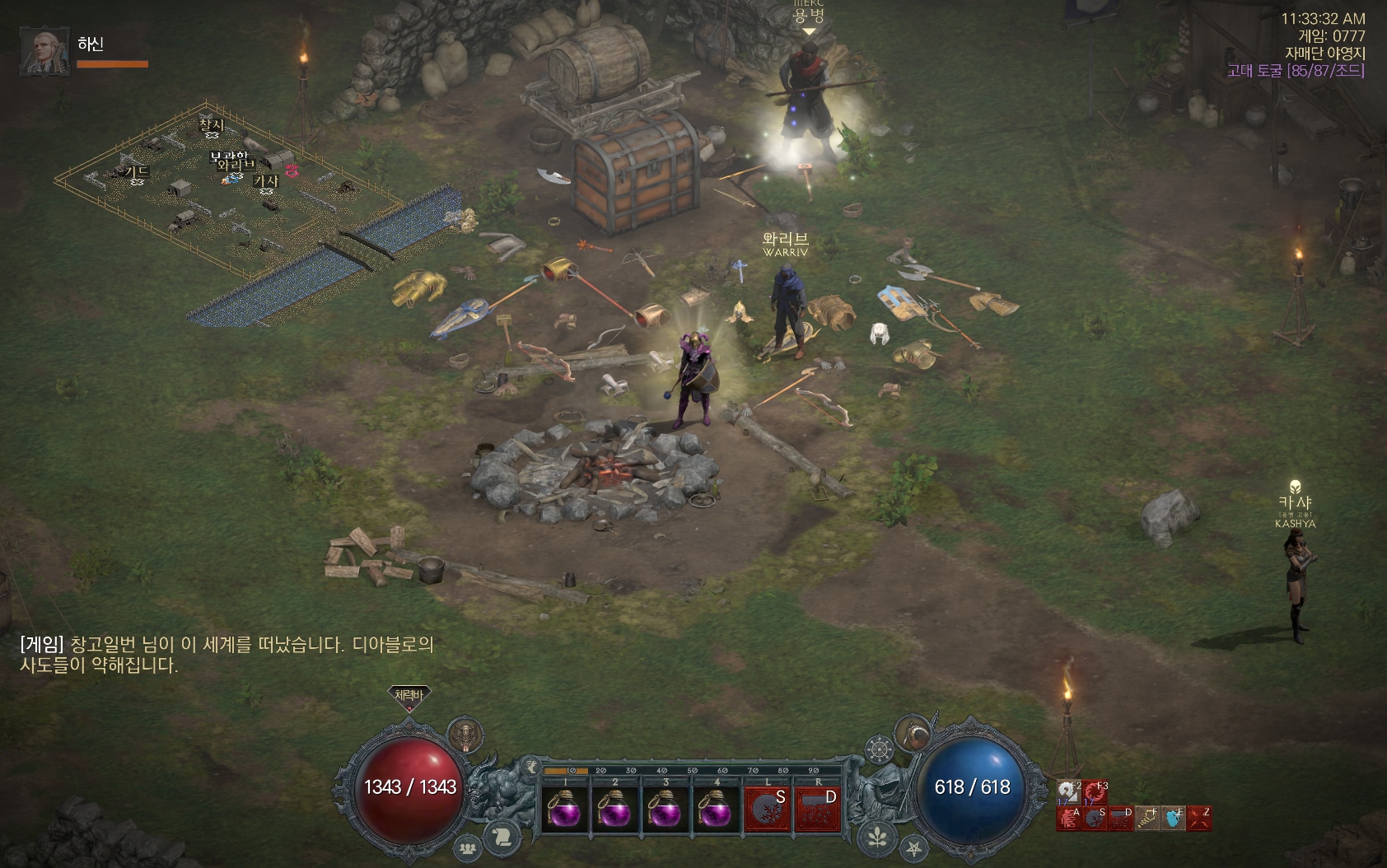The image size is (1387, 868).
Task: Activate the blue skill bound to E
Action: [x=1174, y=818]
